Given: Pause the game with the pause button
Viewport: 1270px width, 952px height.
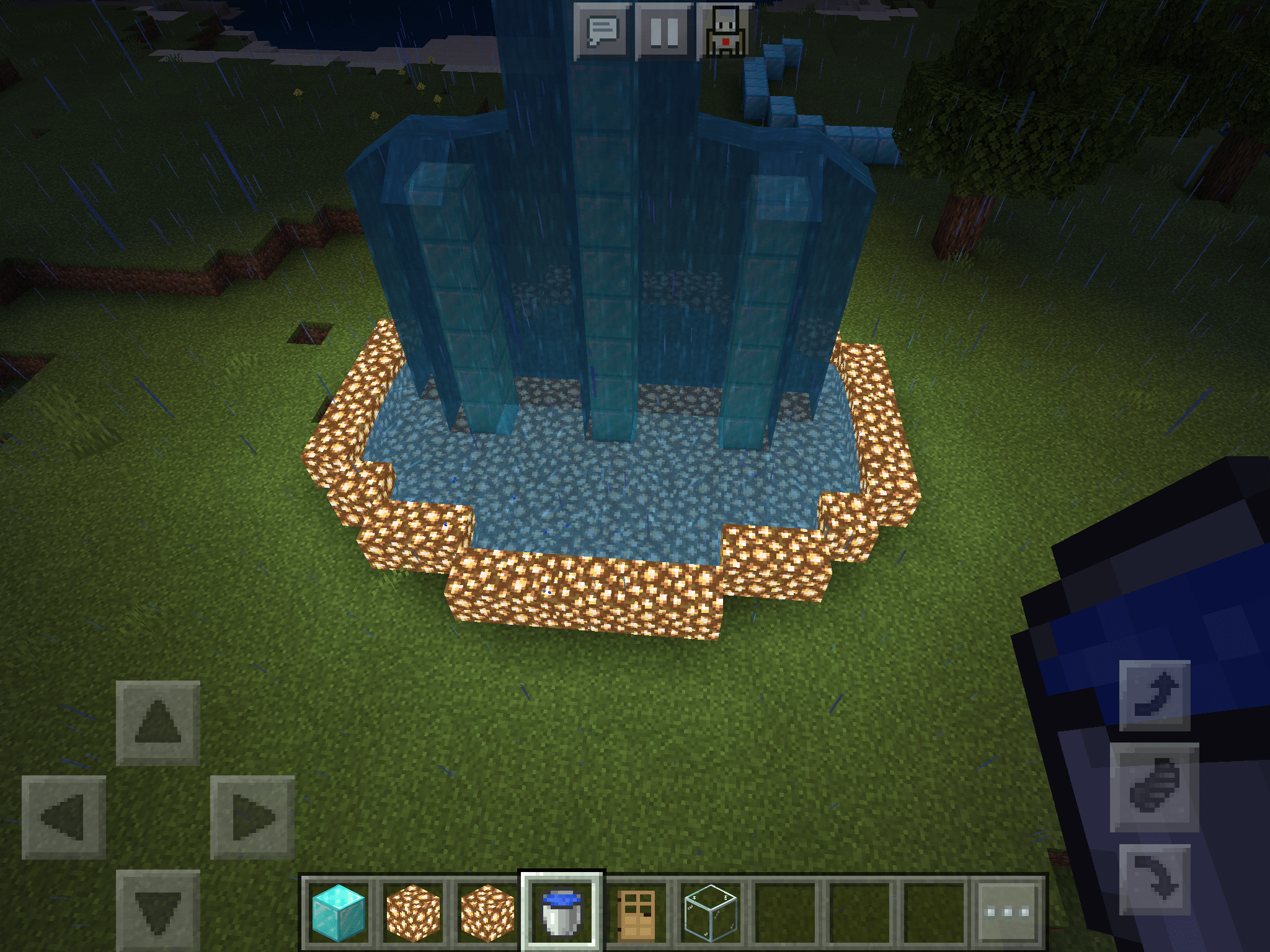Looking at the screenshot, I should tap(665, 28).
